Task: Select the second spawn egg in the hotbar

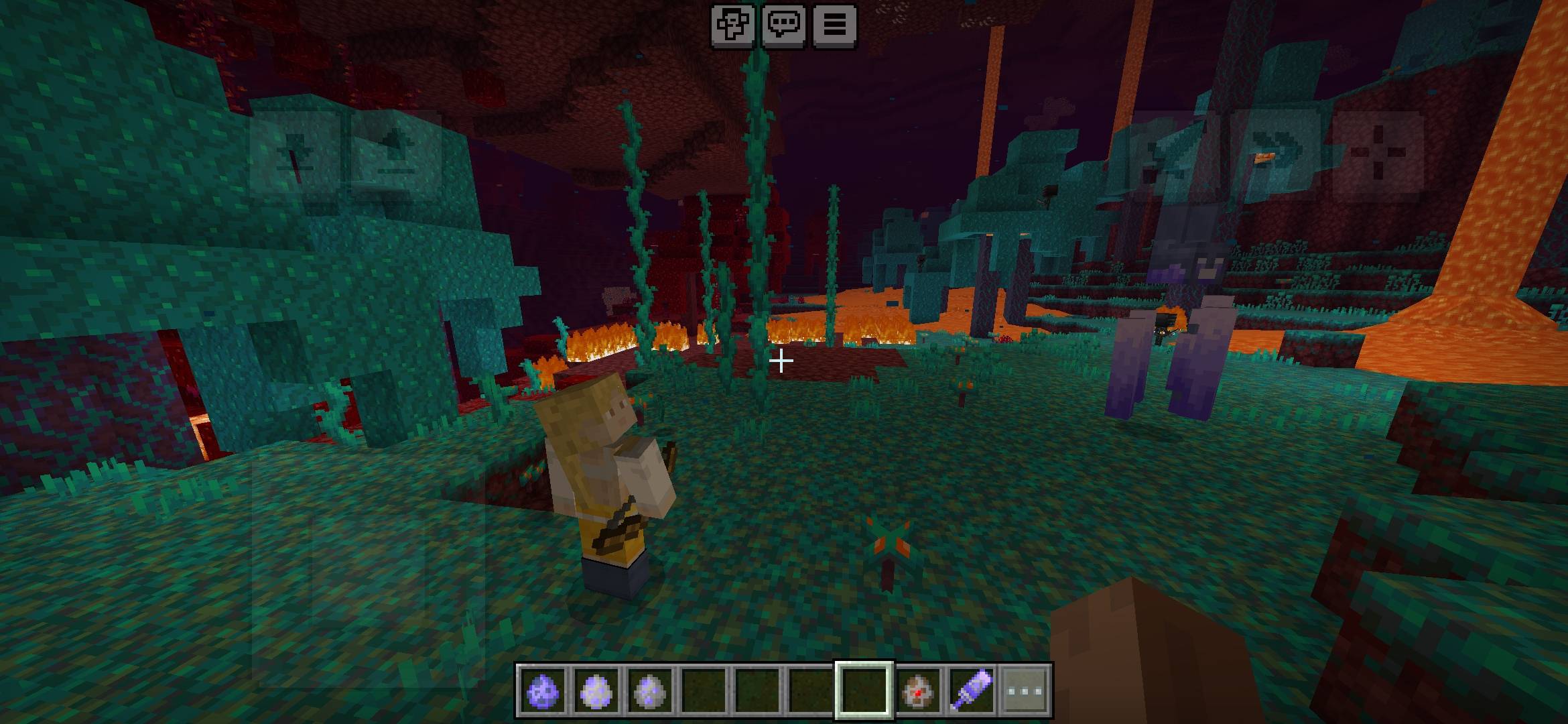Action: 596,692
